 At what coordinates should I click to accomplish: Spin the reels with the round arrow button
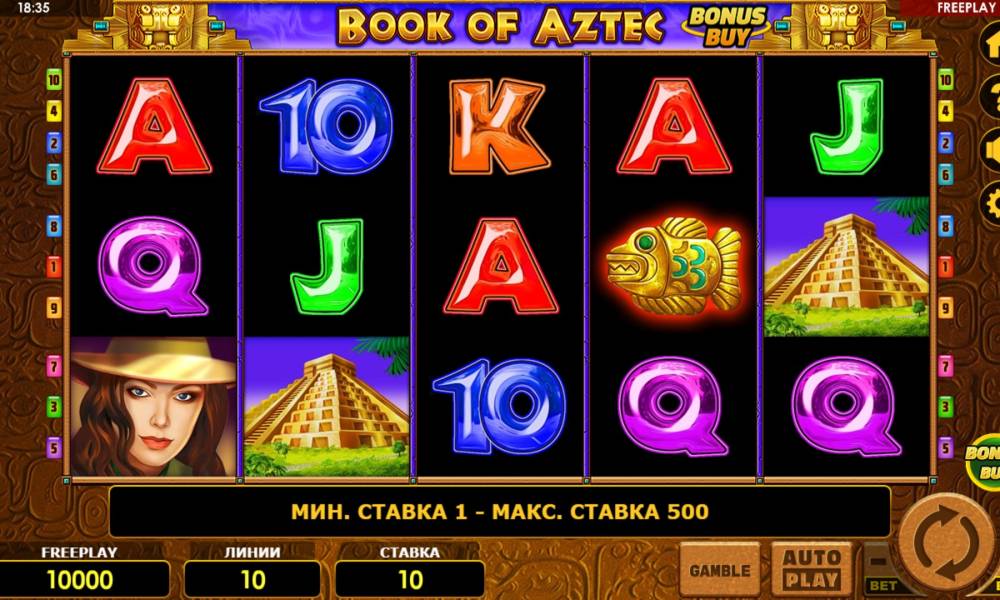pos(944,547)
